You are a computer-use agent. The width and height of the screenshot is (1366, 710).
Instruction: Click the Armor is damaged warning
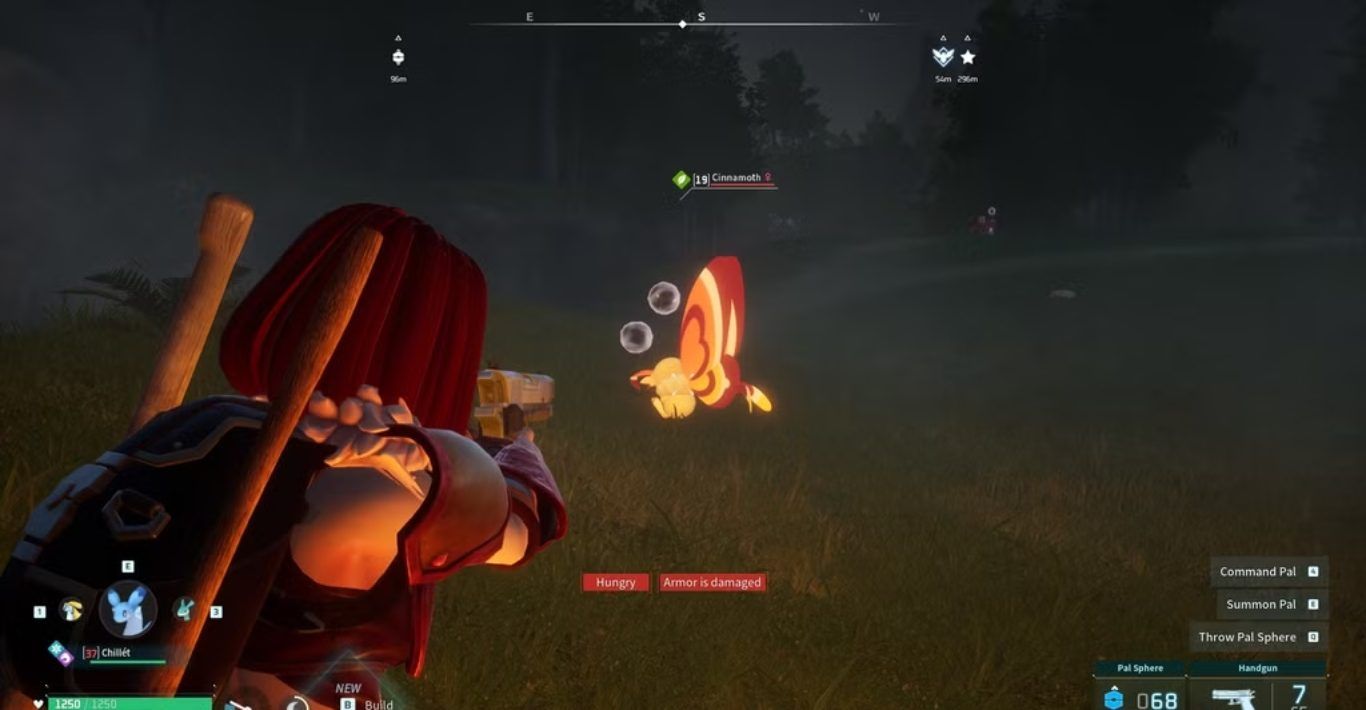pos(712,582)
